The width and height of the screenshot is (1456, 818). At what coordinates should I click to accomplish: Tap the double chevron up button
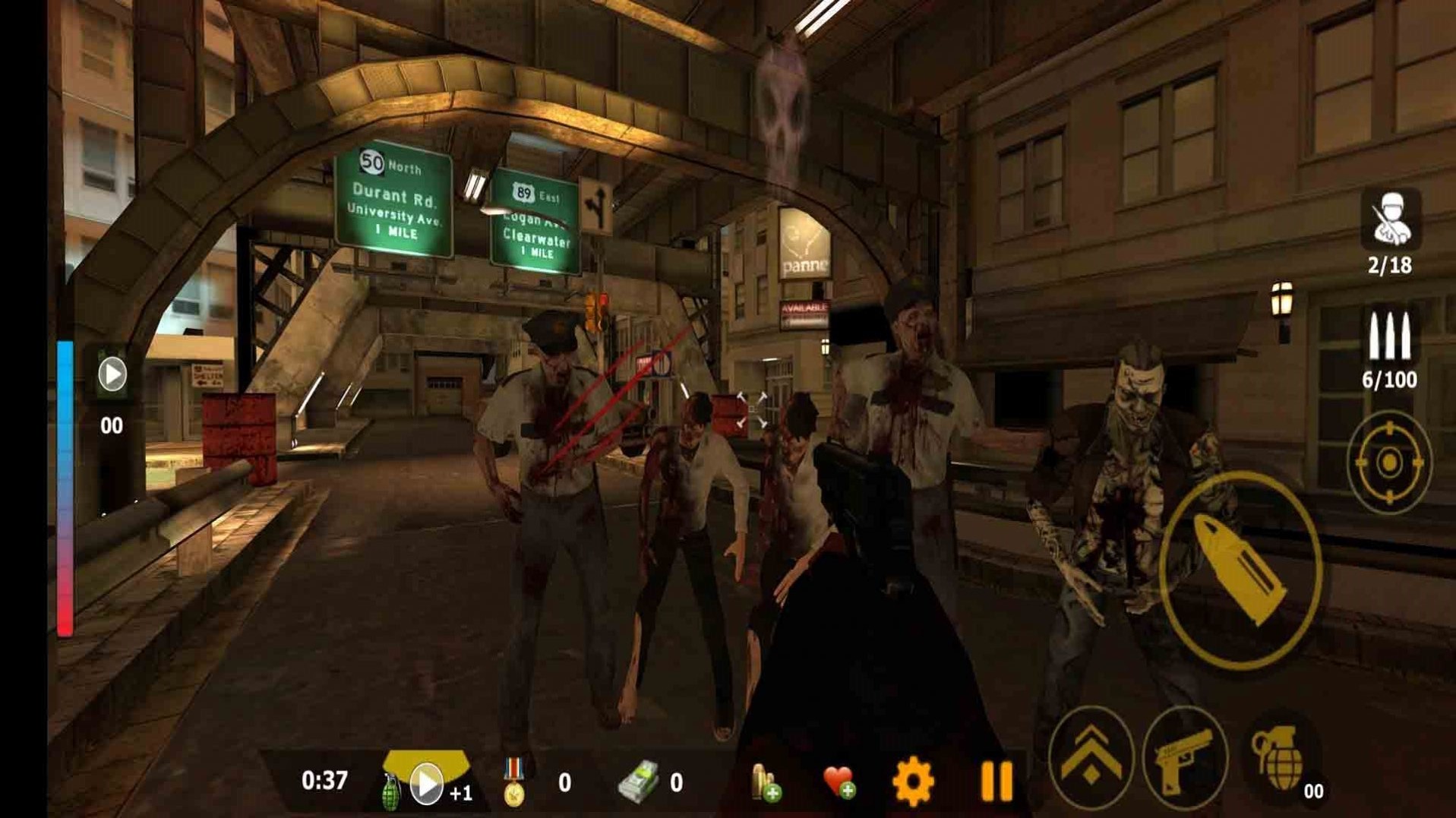1091,758
